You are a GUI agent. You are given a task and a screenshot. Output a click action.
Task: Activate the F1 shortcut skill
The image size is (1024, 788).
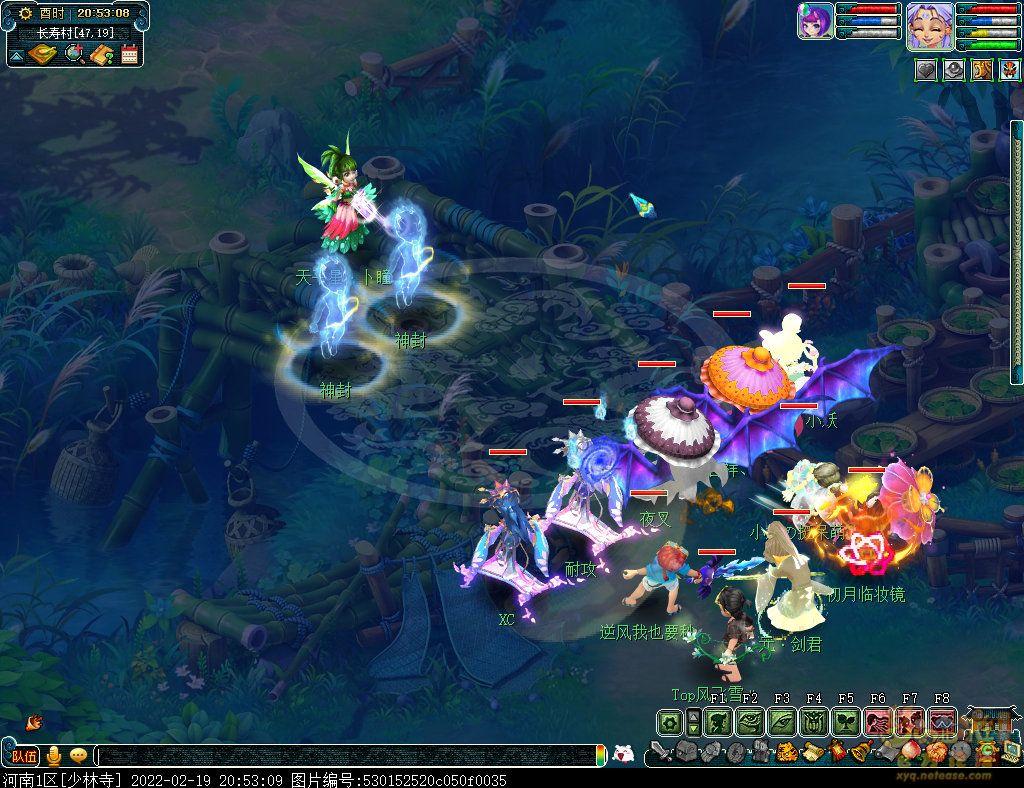coord(717,721)
